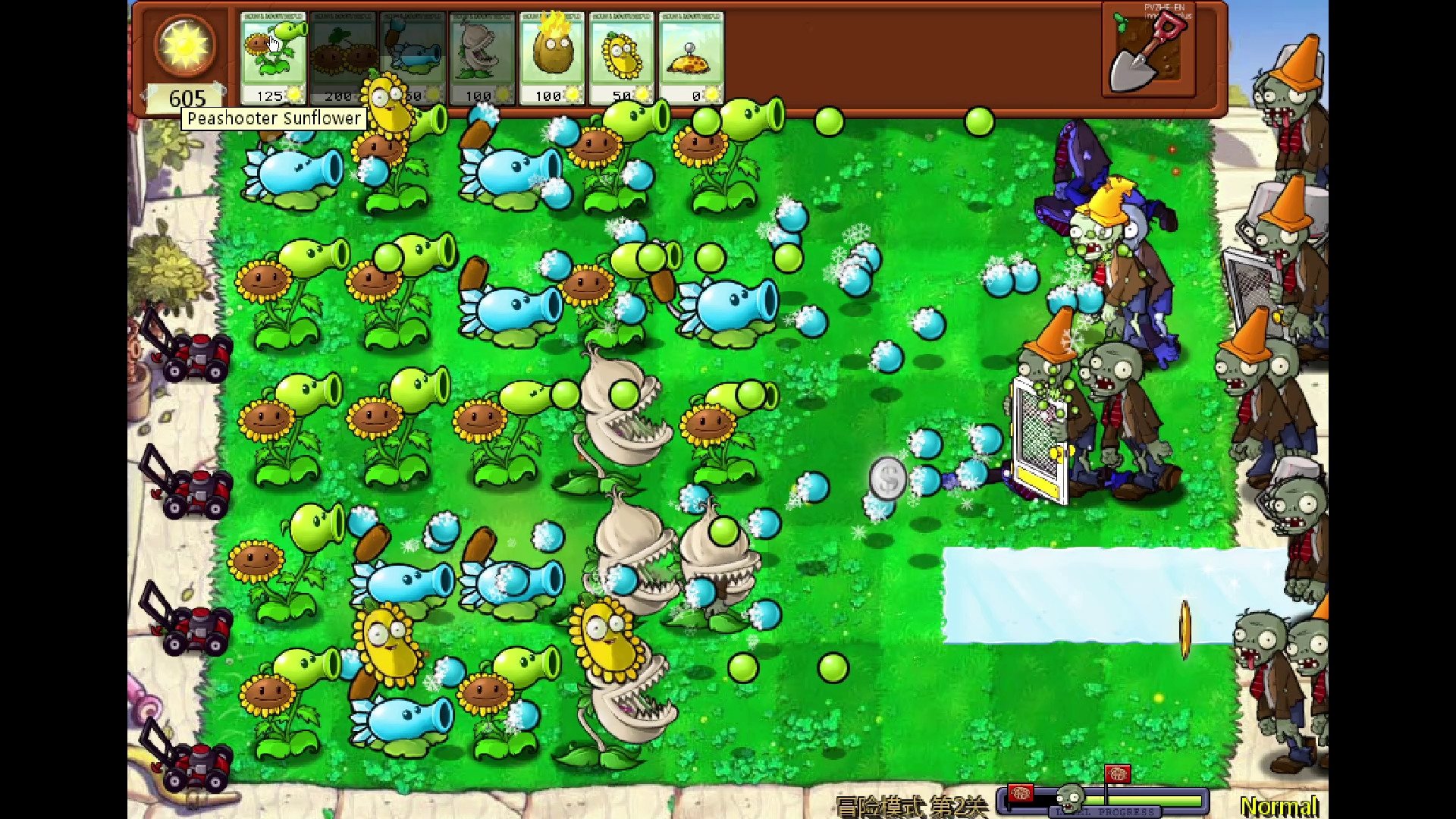Screen dimensions: 1456x819
Task: Collect the silver coin on the lawn
Action: tap(887, 478)
